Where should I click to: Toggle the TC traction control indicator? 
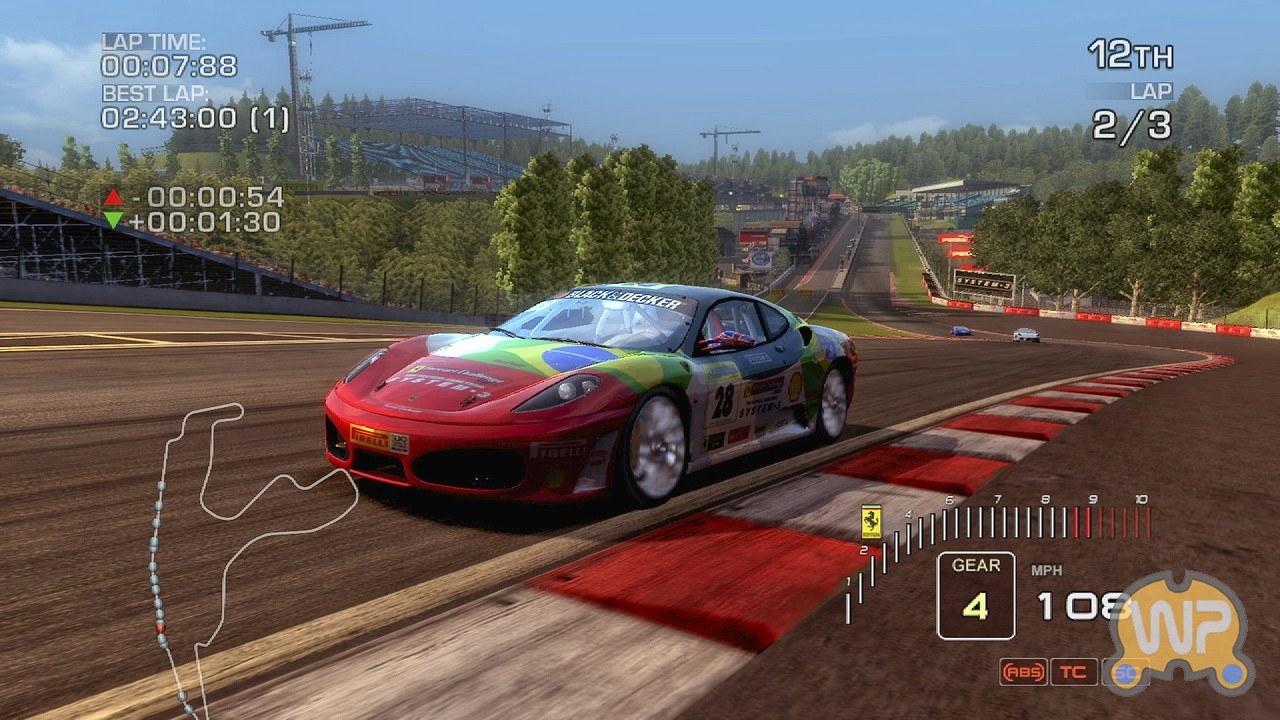(x=1073, y=672)
